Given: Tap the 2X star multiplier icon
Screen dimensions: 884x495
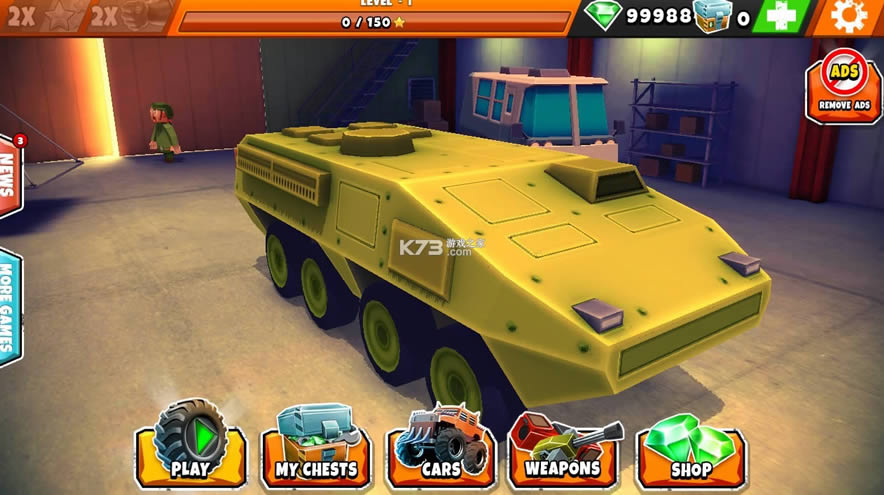Looking at the screenshot, I should point(46,17).
